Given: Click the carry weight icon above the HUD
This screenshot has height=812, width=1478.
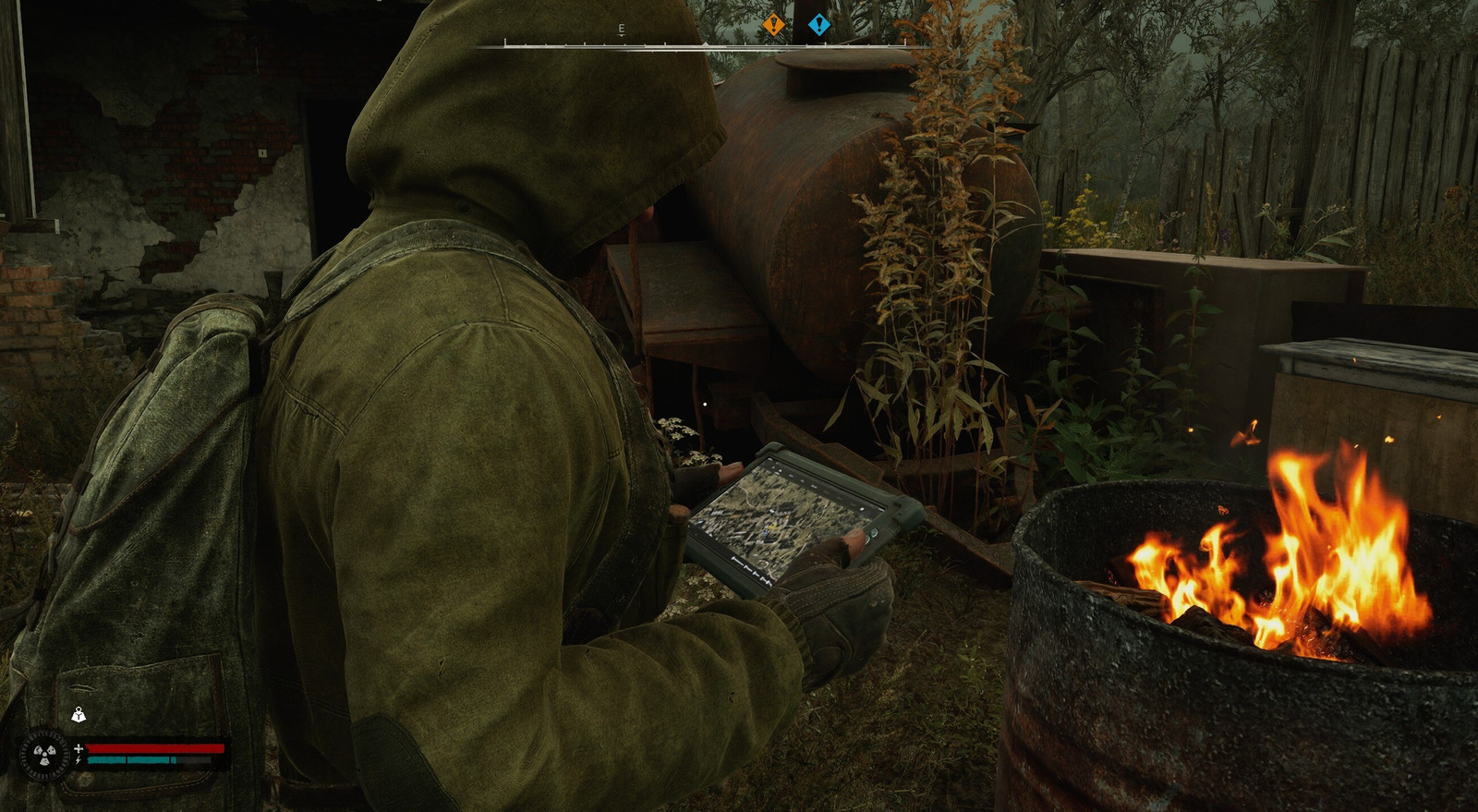Looking at the screenshot, I should [x=79, y=716].
